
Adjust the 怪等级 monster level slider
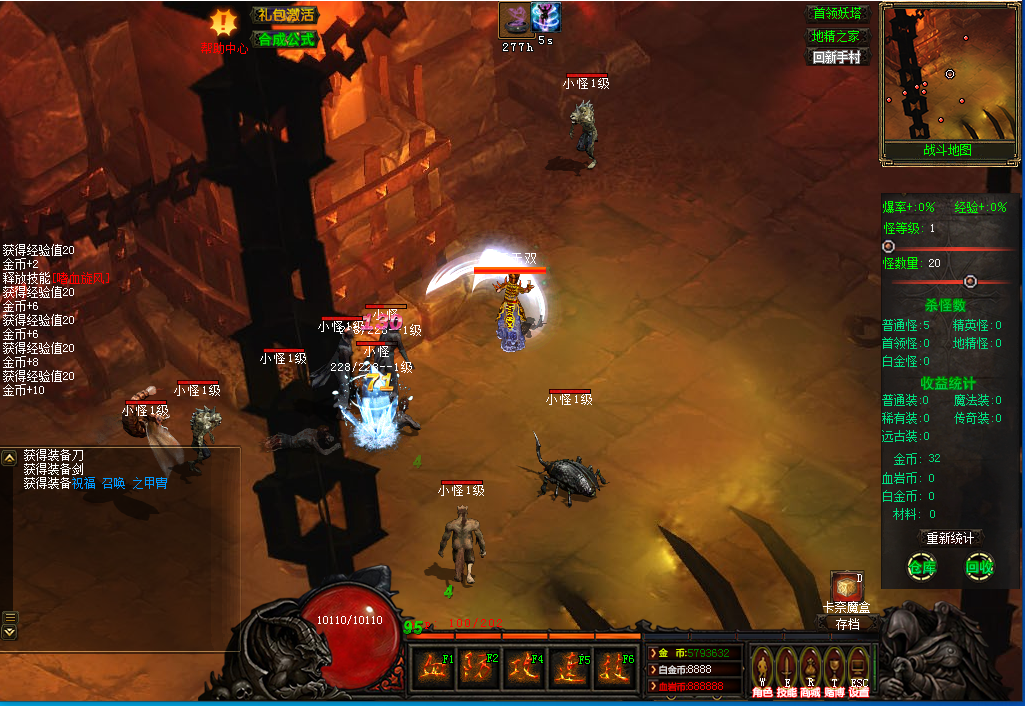pyautogui.click(x=888, y=246)
